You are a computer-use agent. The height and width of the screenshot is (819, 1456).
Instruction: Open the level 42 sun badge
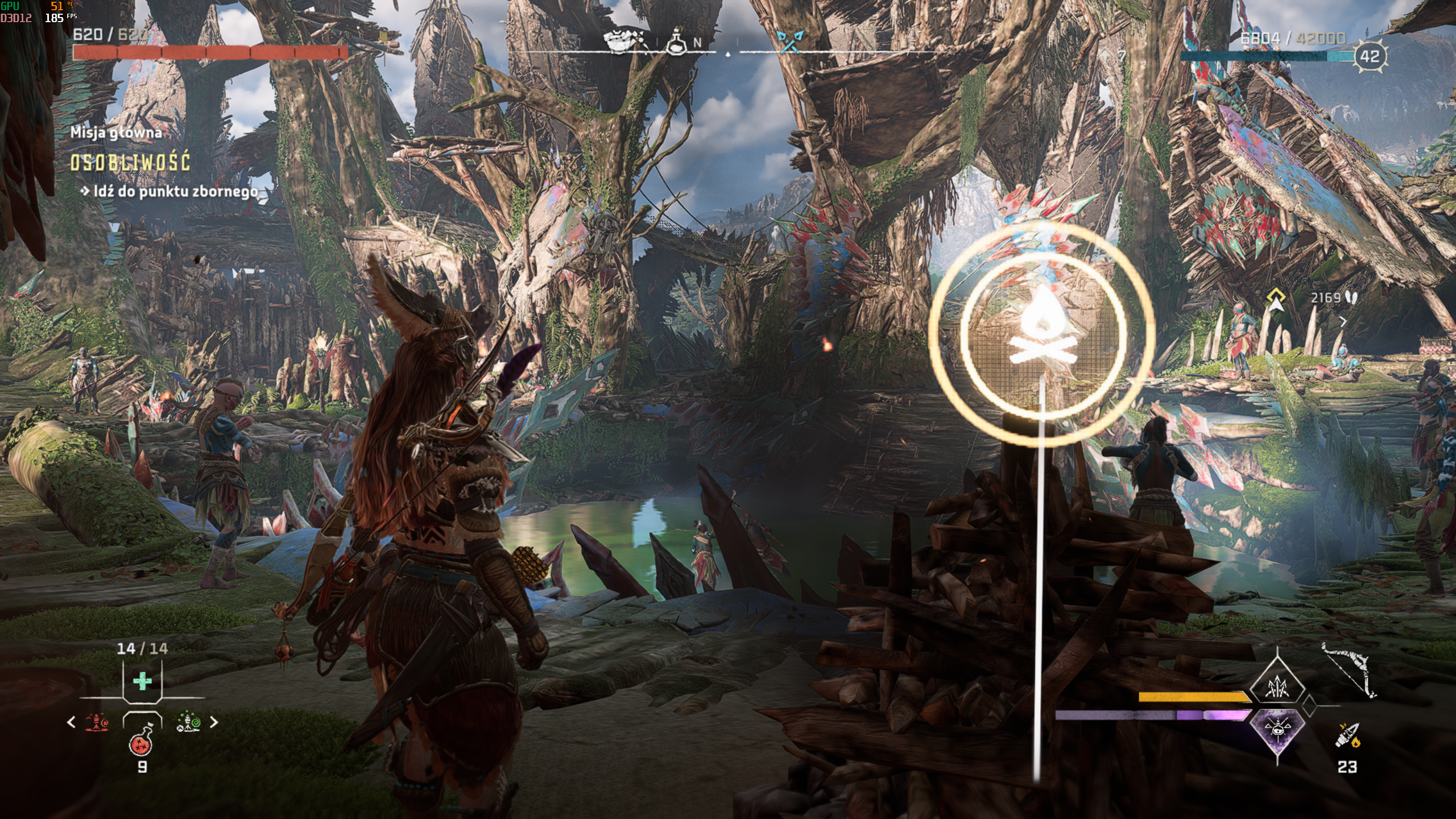1370,56
